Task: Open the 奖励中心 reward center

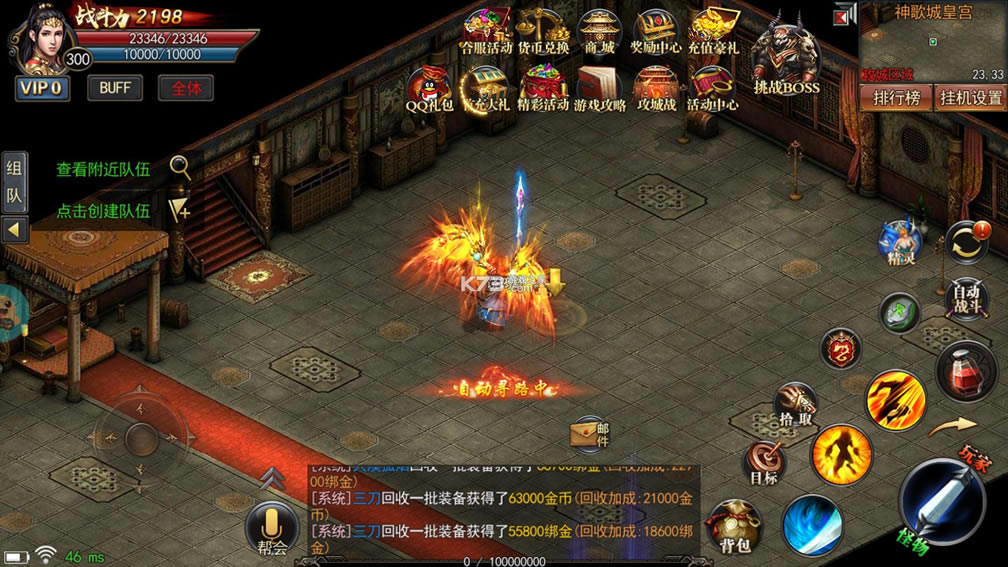Action: [x=656, y=31]
